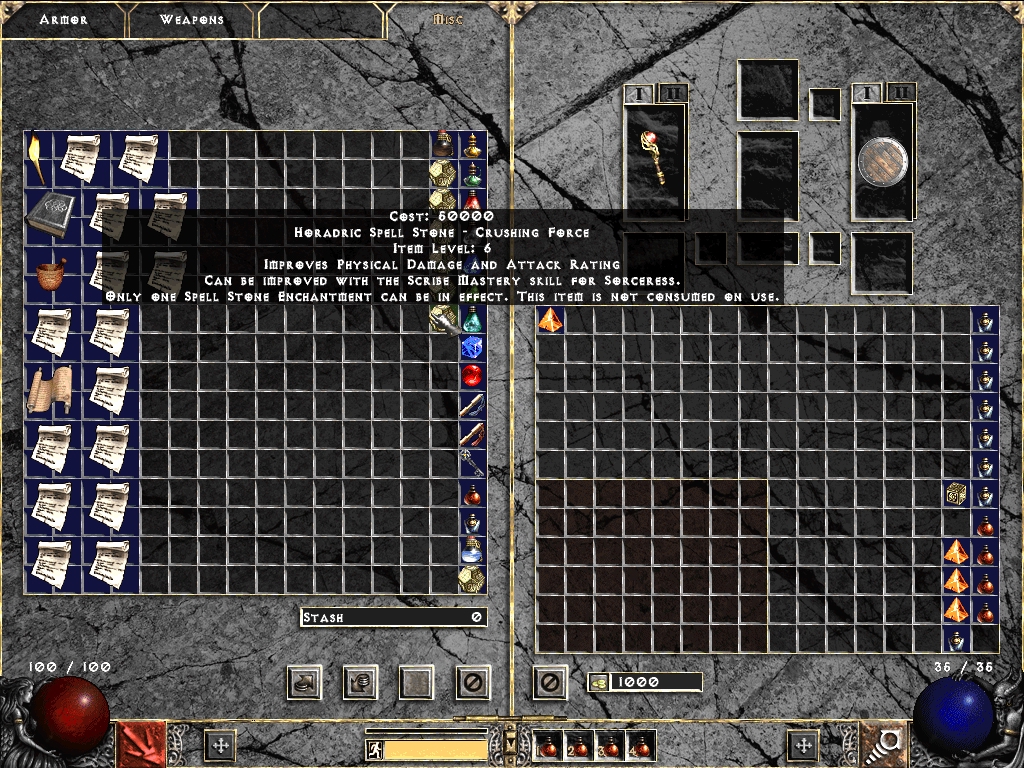Choose the blue cube gem in shop
This screenshot has height=768, width=1024.
[x=472, y=347]
